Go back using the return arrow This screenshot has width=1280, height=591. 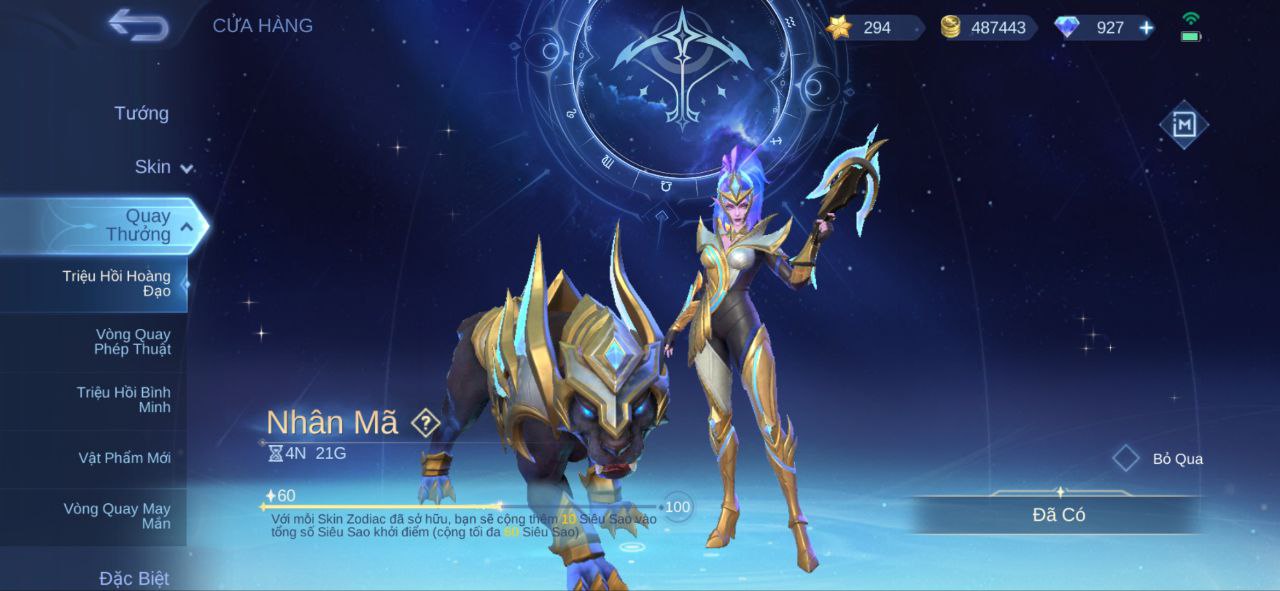point(139,25)
